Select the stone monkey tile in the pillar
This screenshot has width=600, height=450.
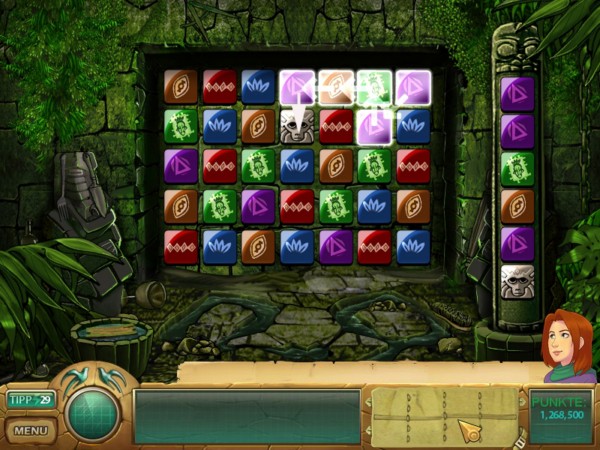pyautogui.click(x=517, y=281)
